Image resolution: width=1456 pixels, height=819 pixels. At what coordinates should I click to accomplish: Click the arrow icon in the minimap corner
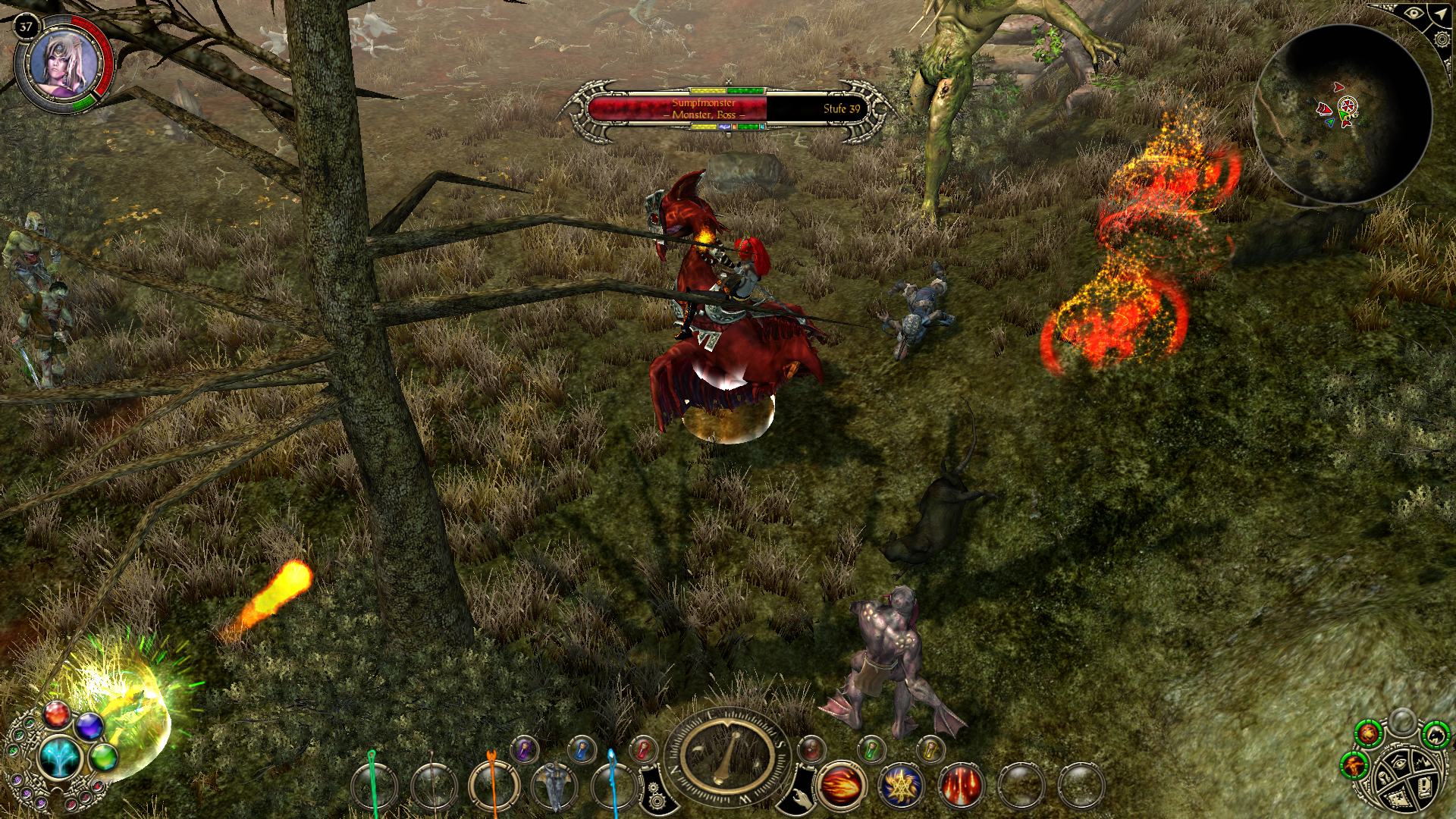pyautogui.click(x=1440, y=14)
